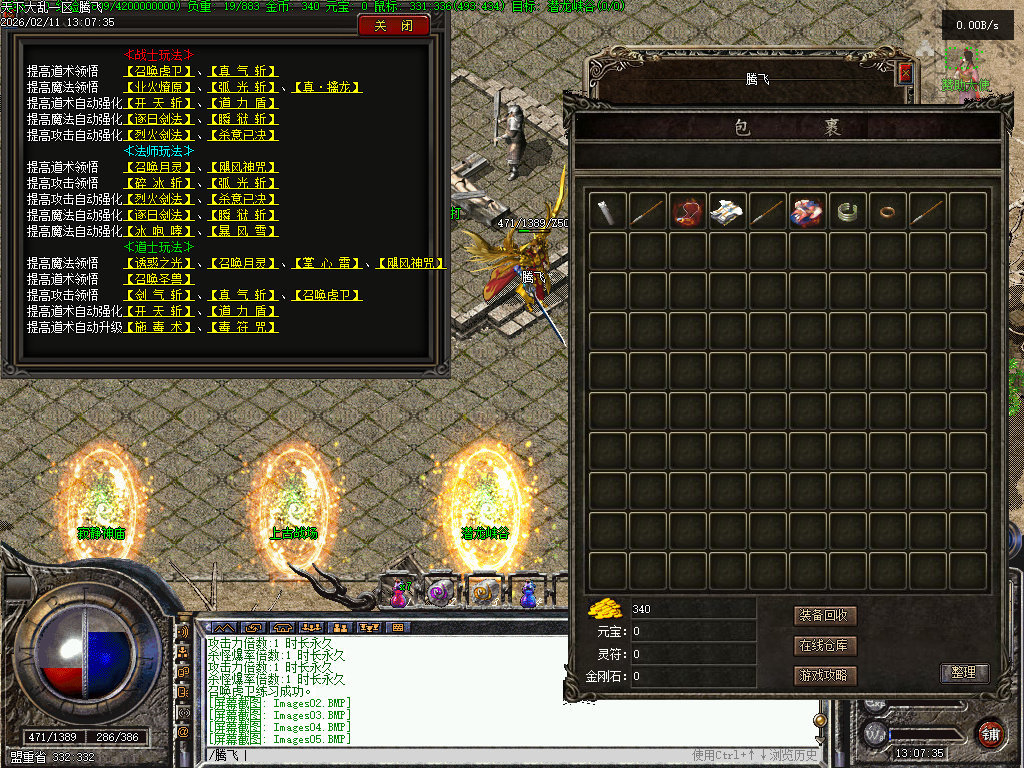Select the 真·擒龙 skill link

click(328, 87)
